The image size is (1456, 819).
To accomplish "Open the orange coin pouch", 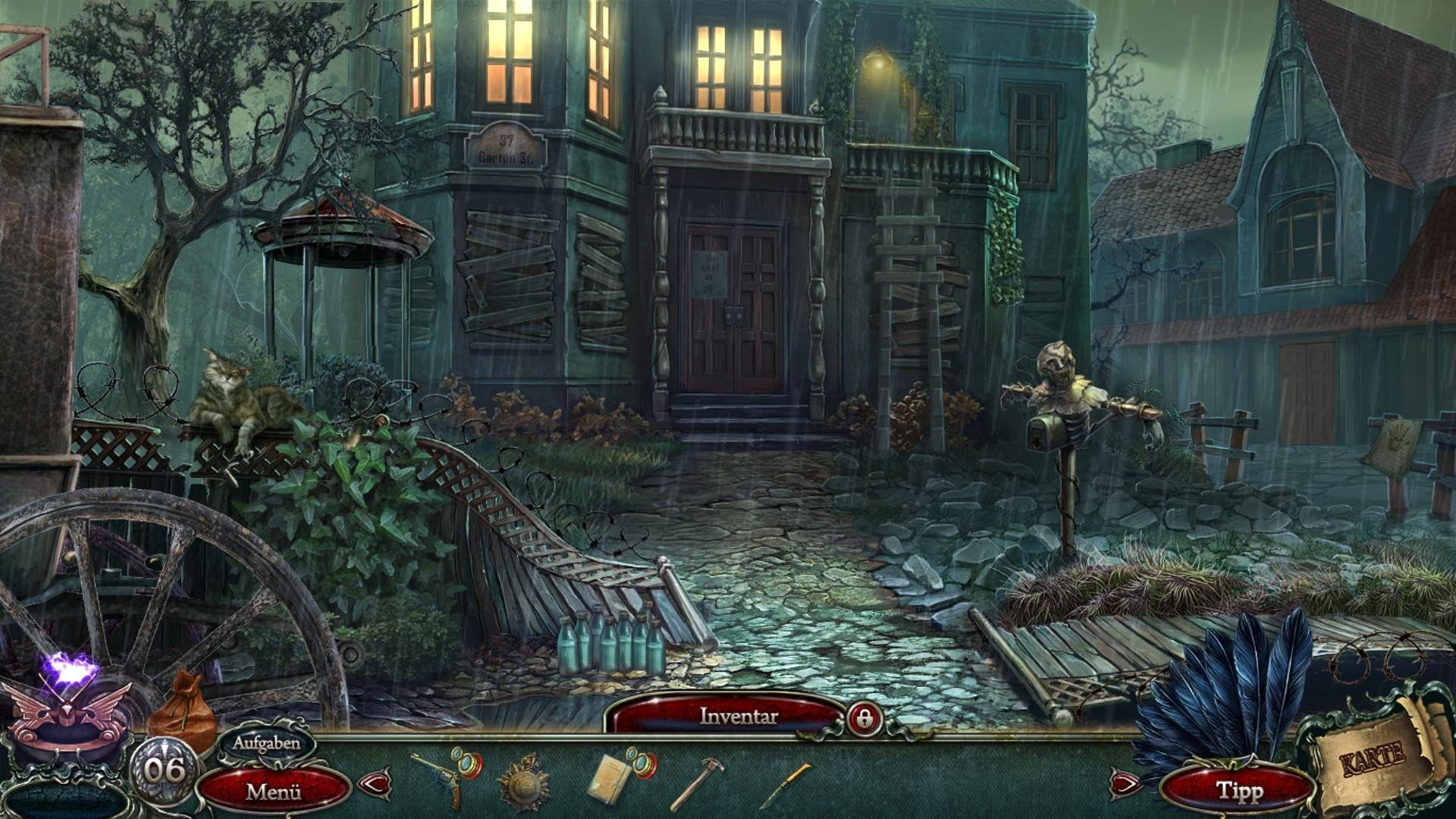I will click(x=183, y=713).
